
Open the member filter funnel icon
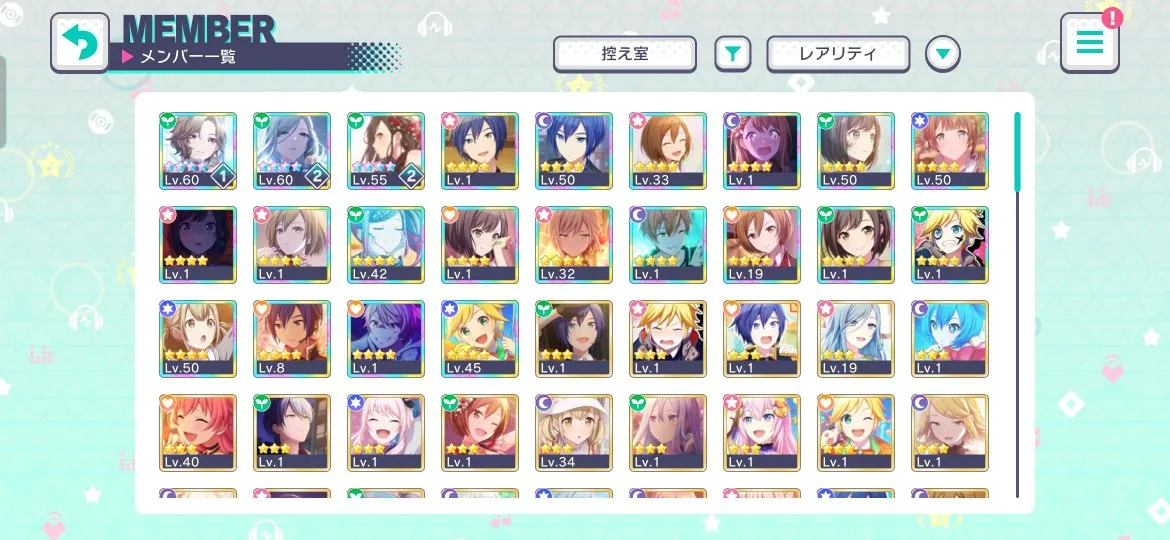pos(732,54)
